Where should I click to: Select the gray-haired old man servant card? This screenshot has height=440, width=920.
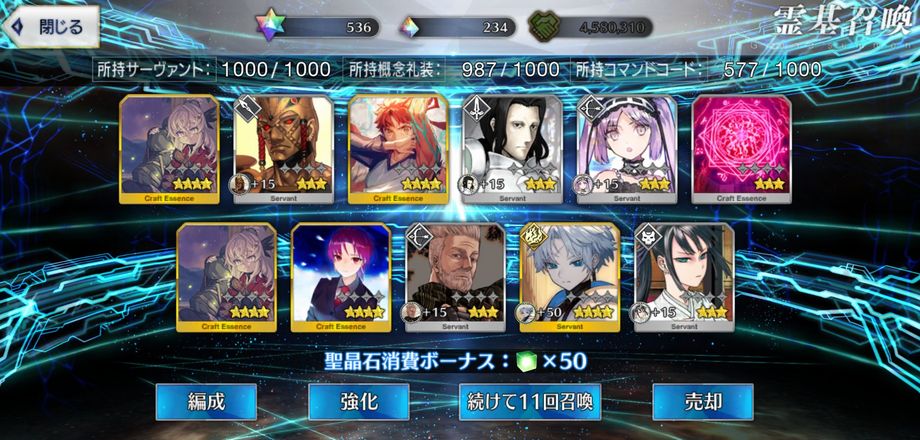[455, 277]
